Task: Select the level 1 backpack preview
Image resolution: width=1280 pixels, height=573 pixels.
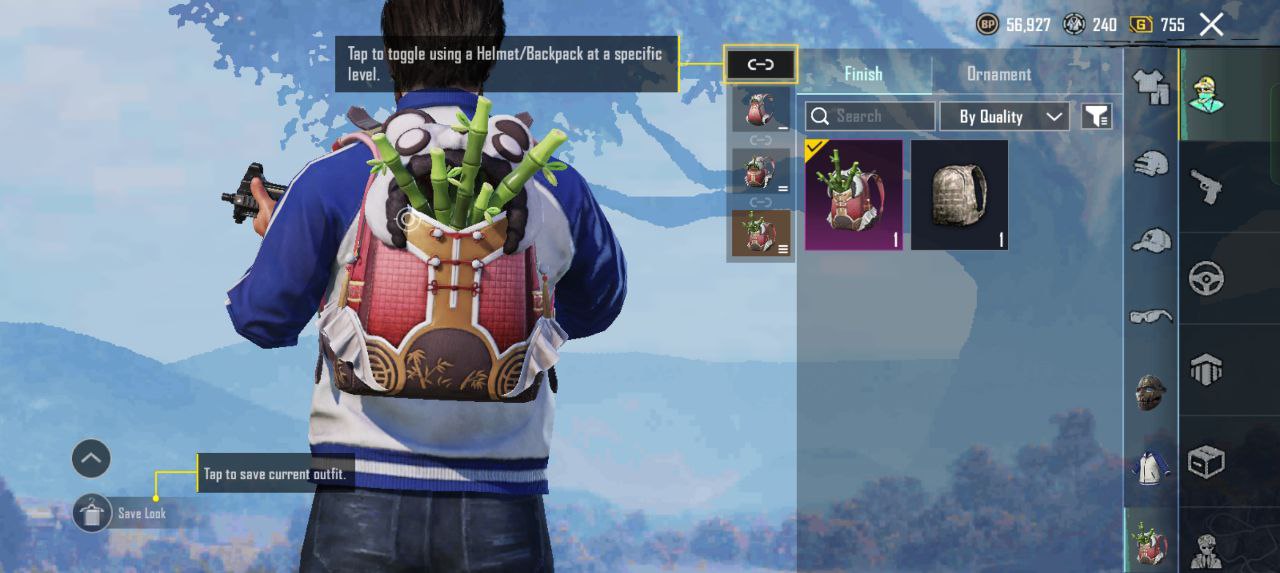Action: coord(760,109)
